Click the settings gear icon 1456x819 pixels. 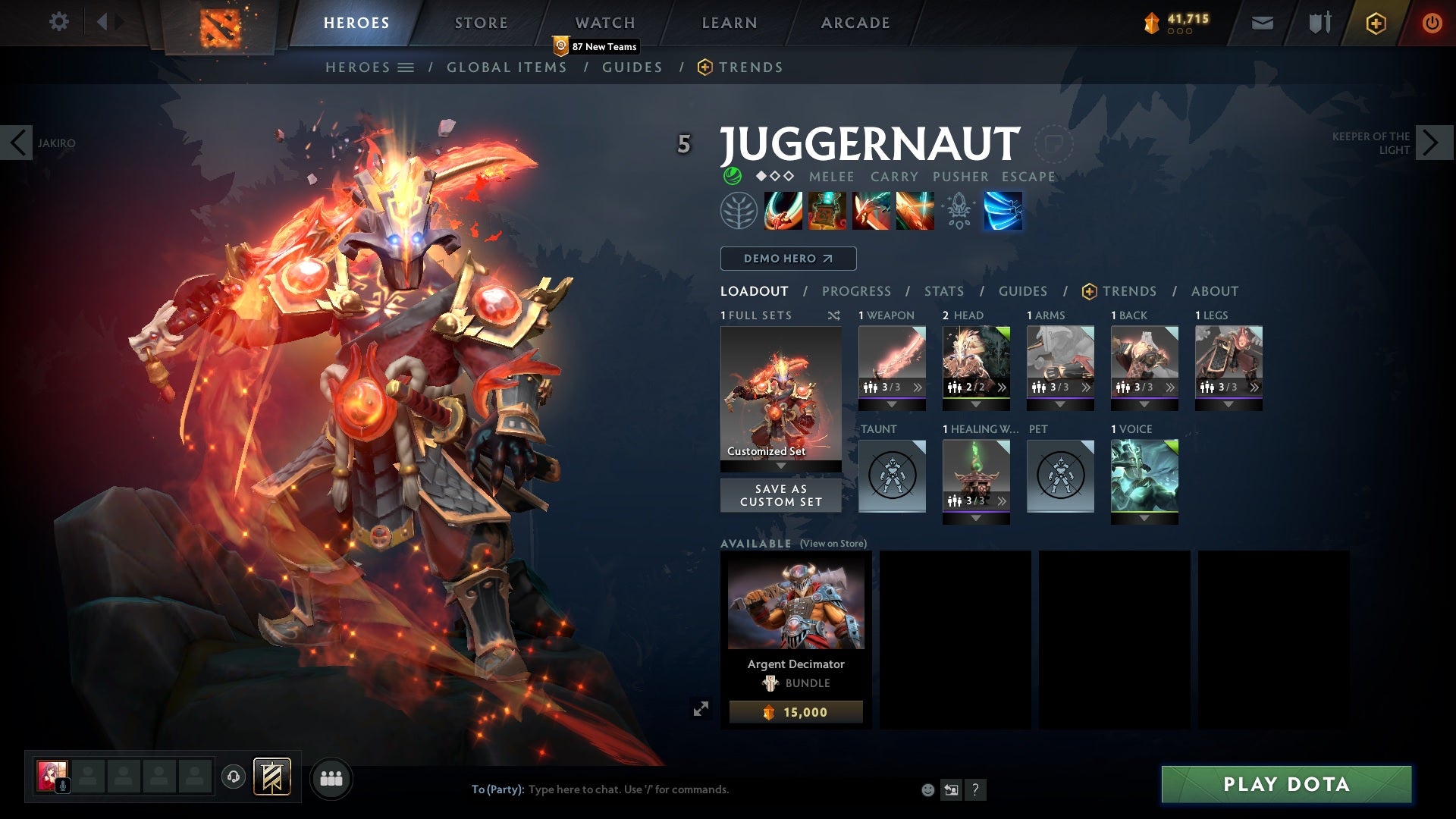59,22
